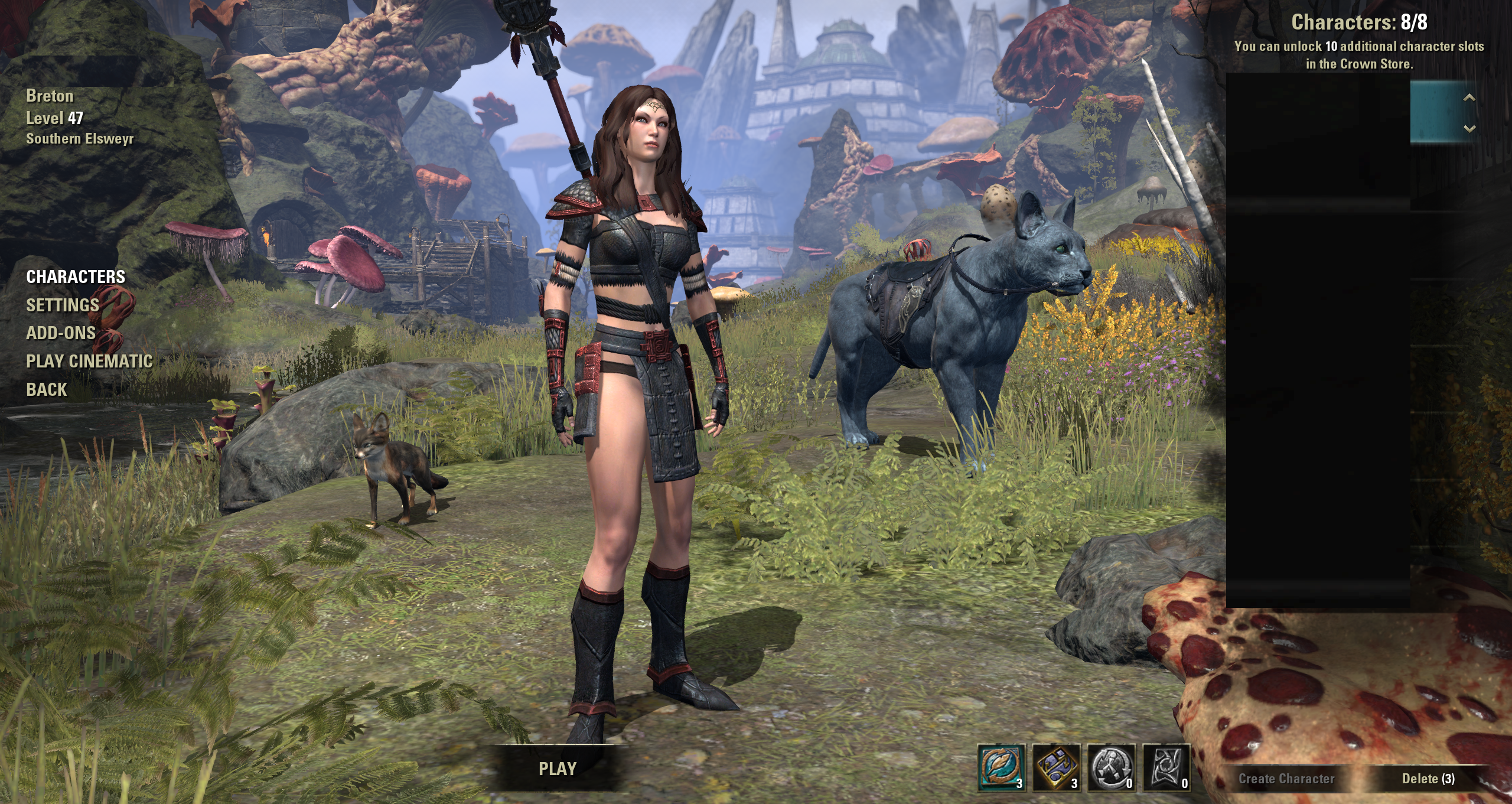Select the Delete (3) button
The height and width of the screenshot is (804, 1512).
tap(1428, 779)
